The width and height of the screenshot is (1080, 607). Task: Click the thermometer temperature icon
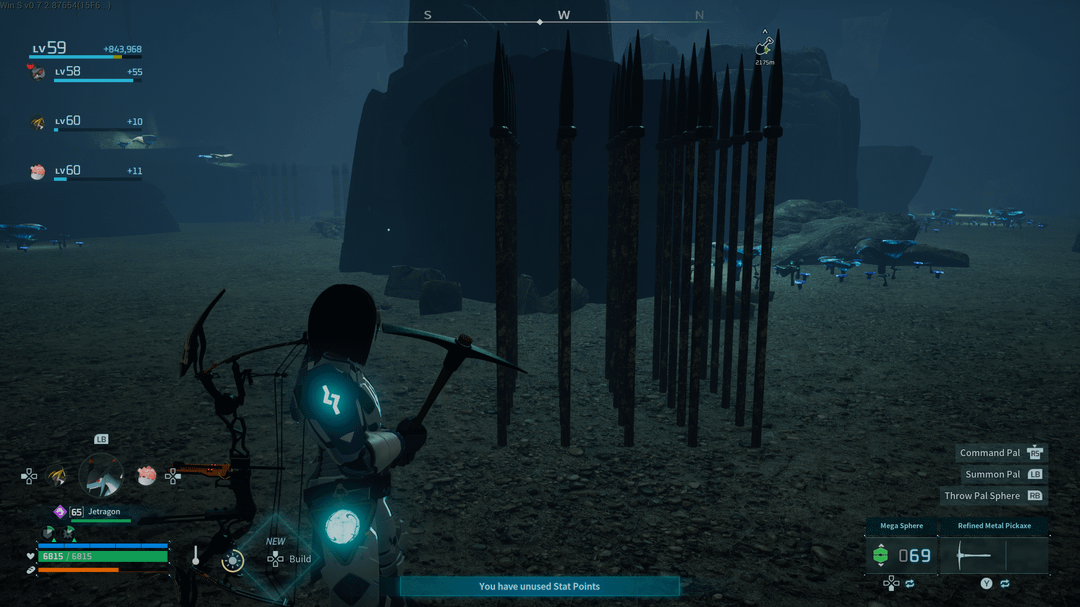click(196, 556)
